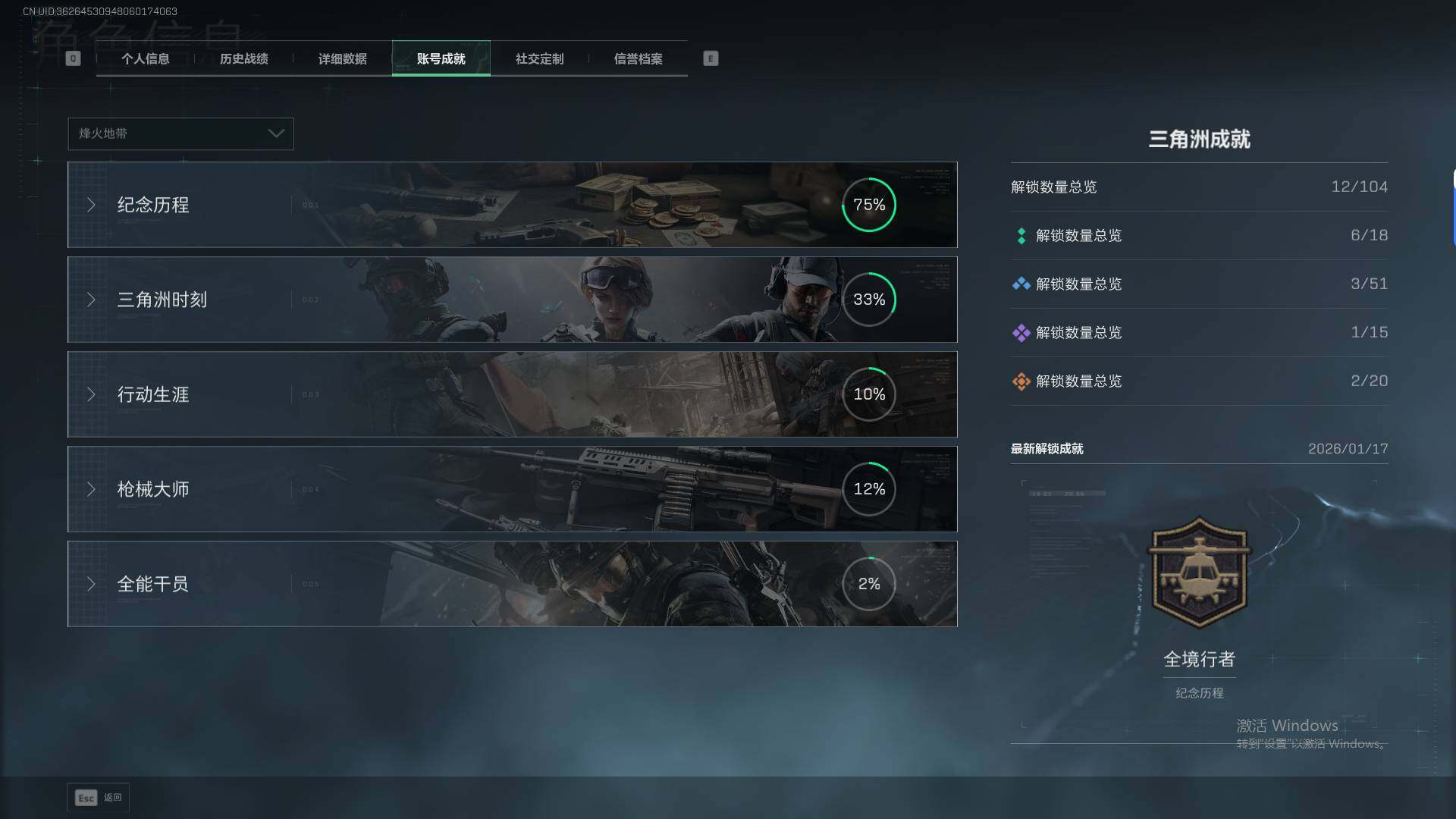1456x819 pixels.
Task: Click the 账号成就 tab
Action: (x=441, y=59)
